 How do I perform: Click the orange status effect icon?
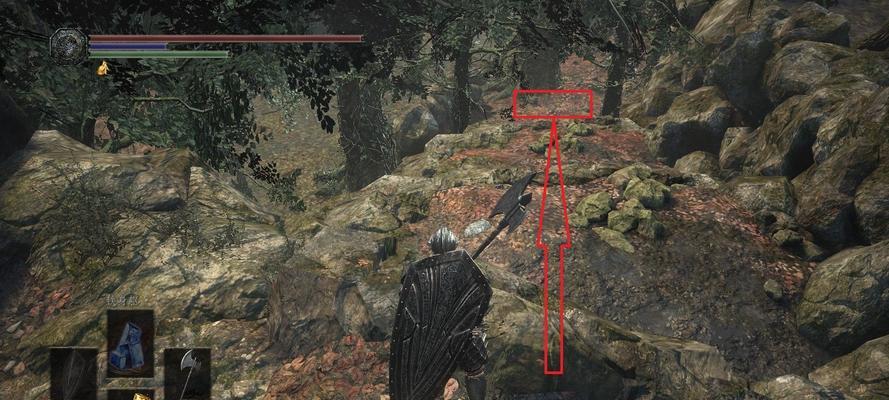(102, 68)
